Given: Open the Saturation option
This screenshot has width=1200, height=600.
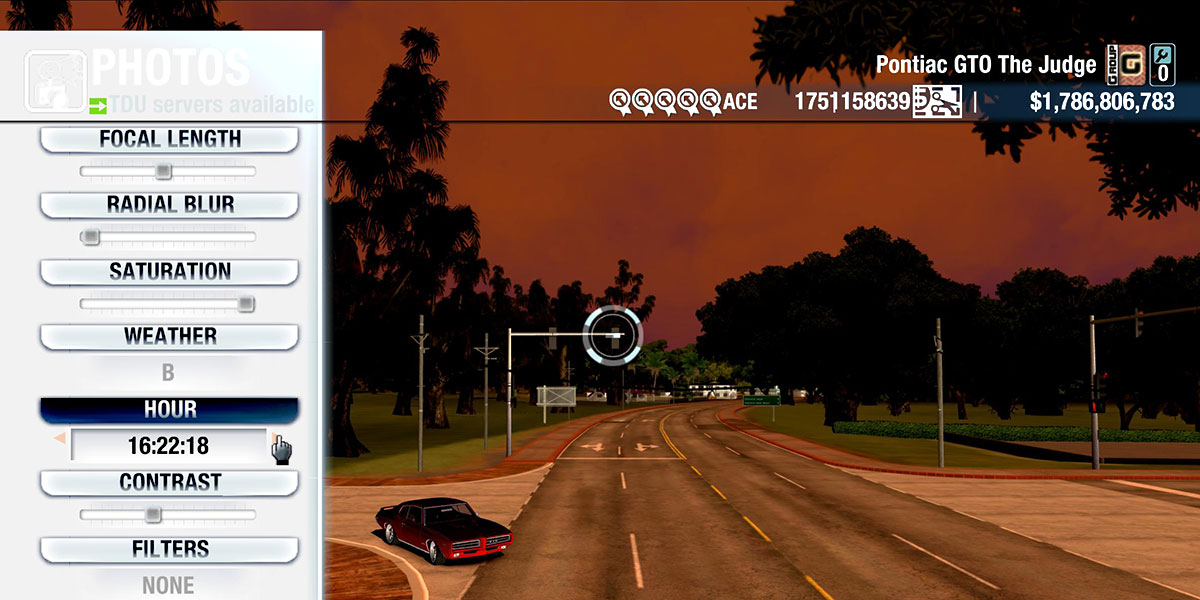Looking at the screenshot, I should pyautogui.click(x=169, y=272).
